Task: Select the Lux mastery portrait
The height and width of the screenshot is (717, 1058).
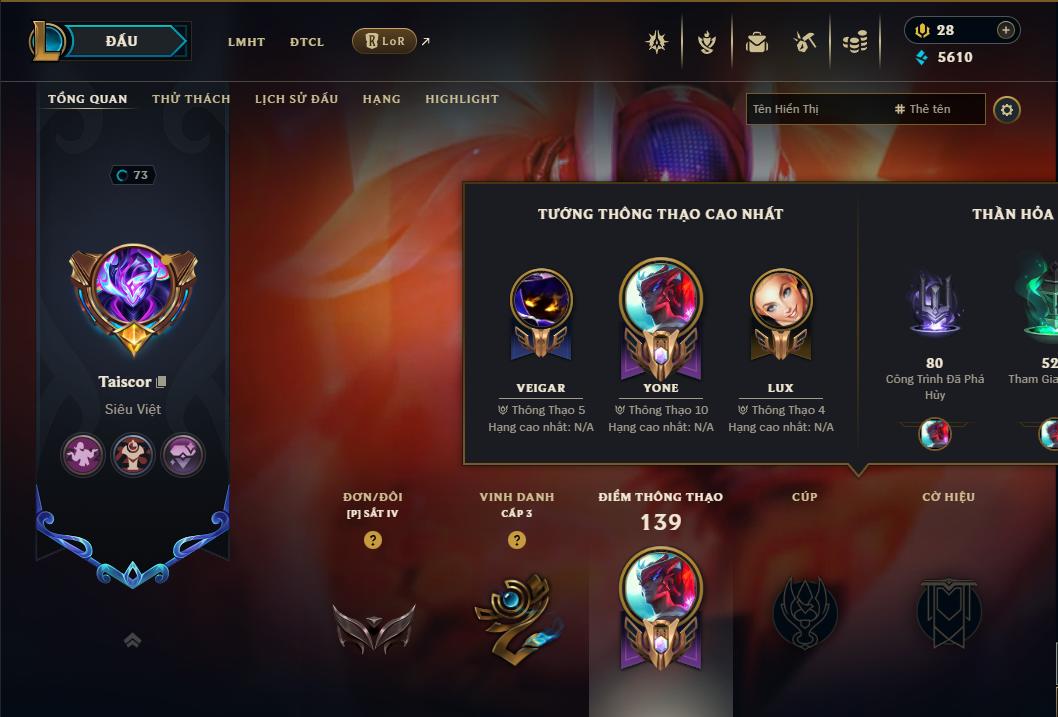Action: (x=781, y=301)
